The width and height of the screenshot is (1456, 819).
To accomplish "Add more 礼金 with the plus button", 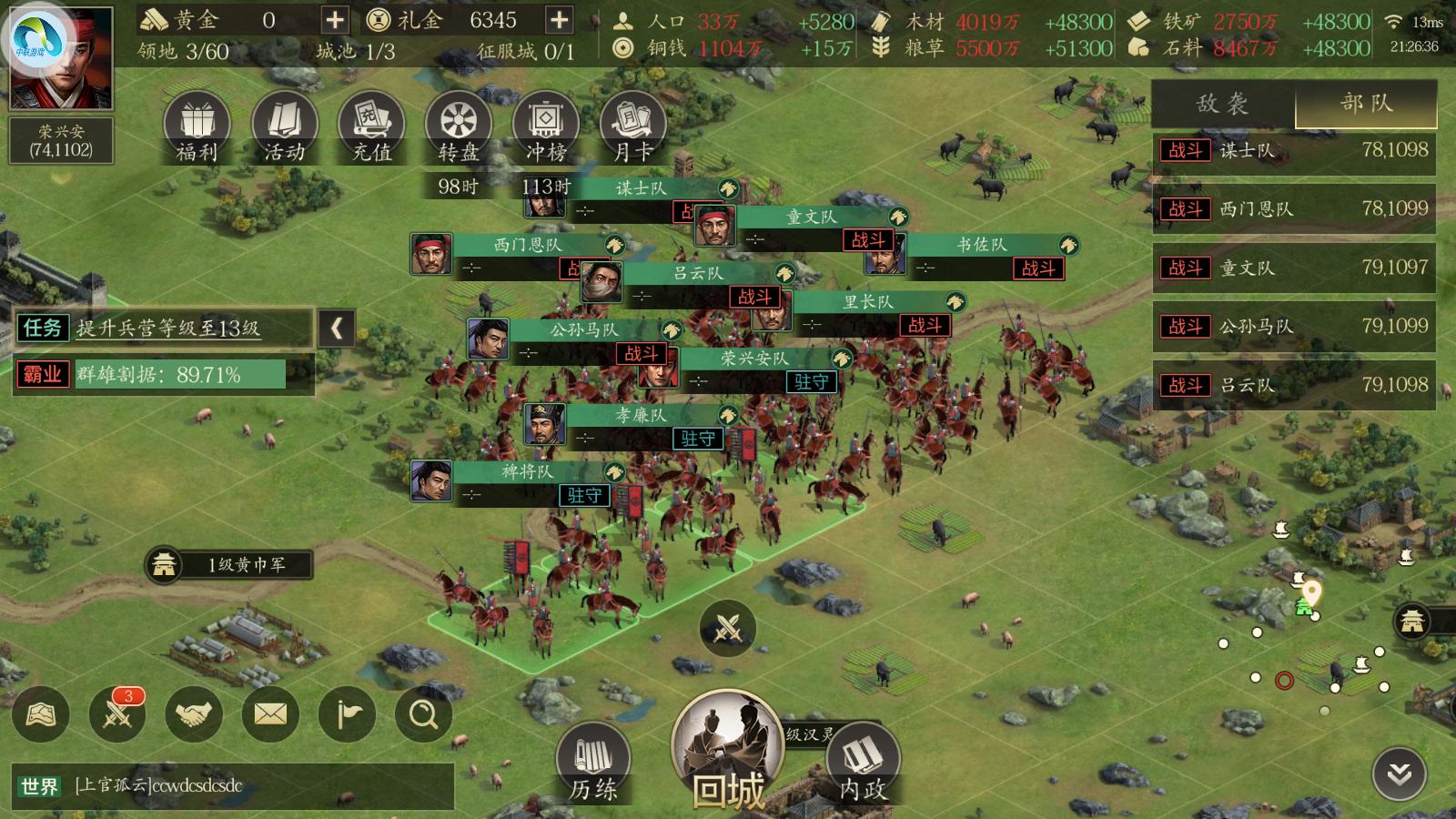I will [559, 20].
